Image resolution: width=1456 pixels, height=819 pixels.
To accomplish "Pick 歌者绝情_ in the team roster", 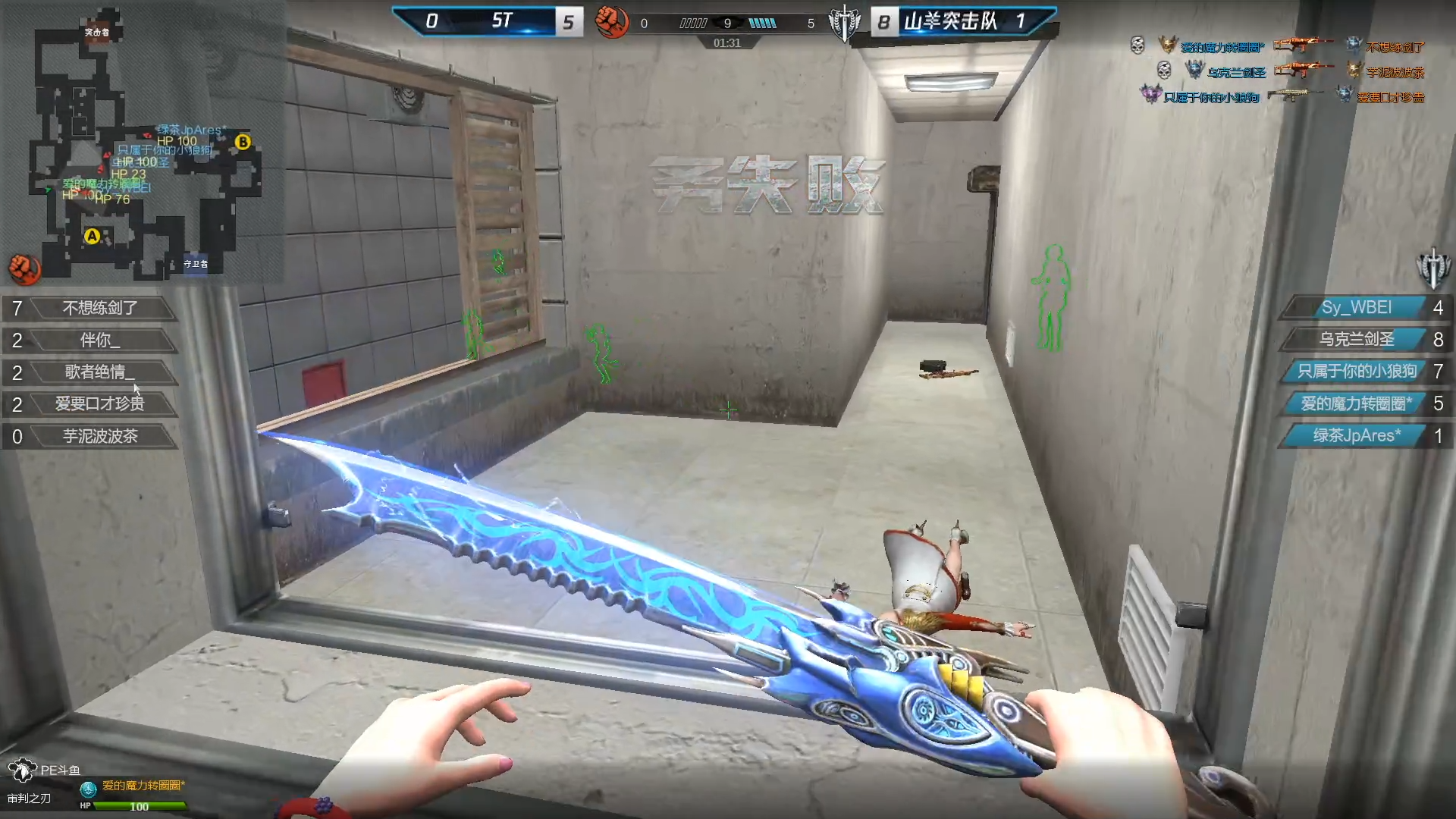I will pos(99,372).
